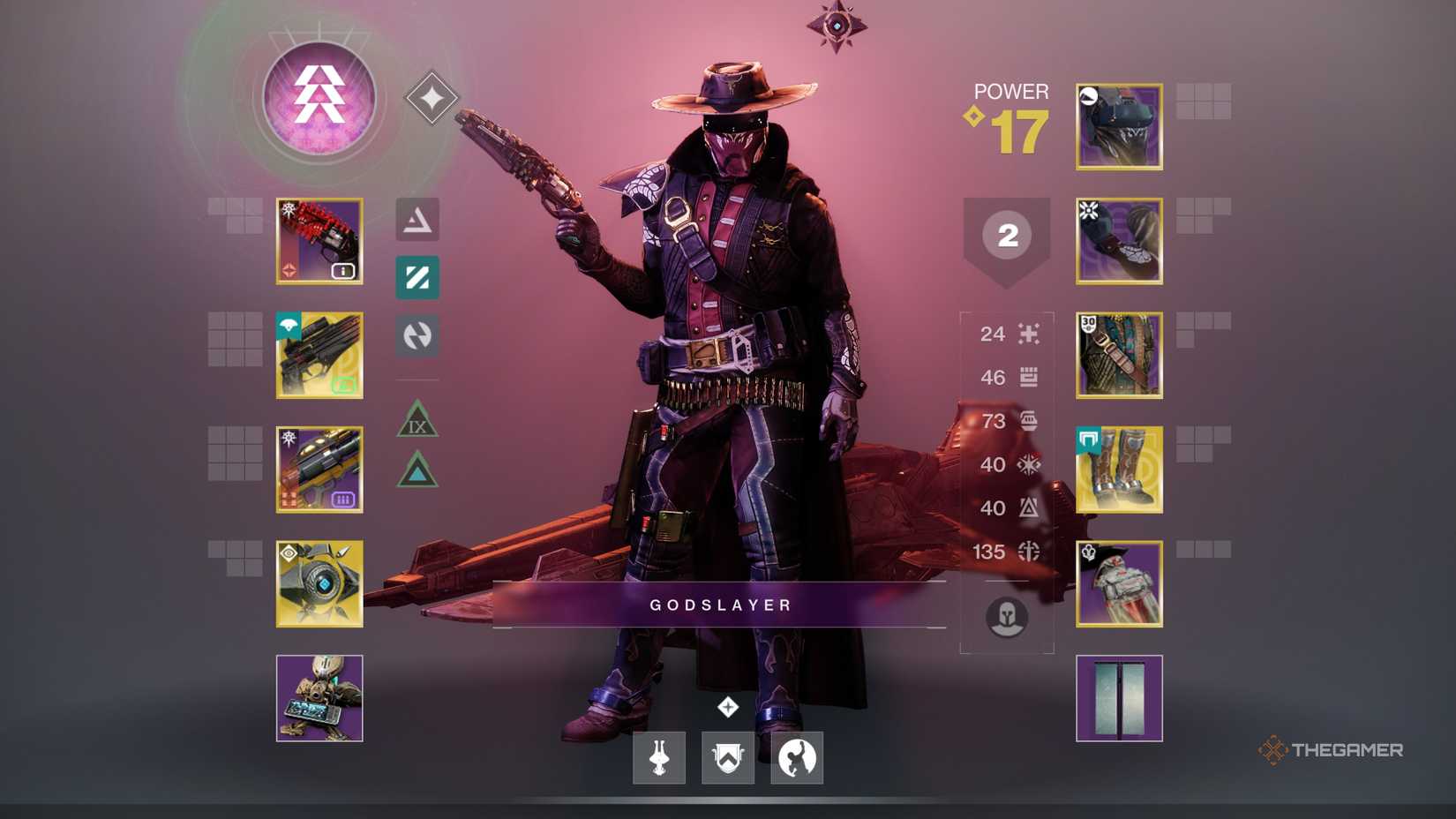1456x819 pixels.
Task: Inspect the exotic kinetic weapon slot
Action: pyautogui.click(x=319, y=240)
